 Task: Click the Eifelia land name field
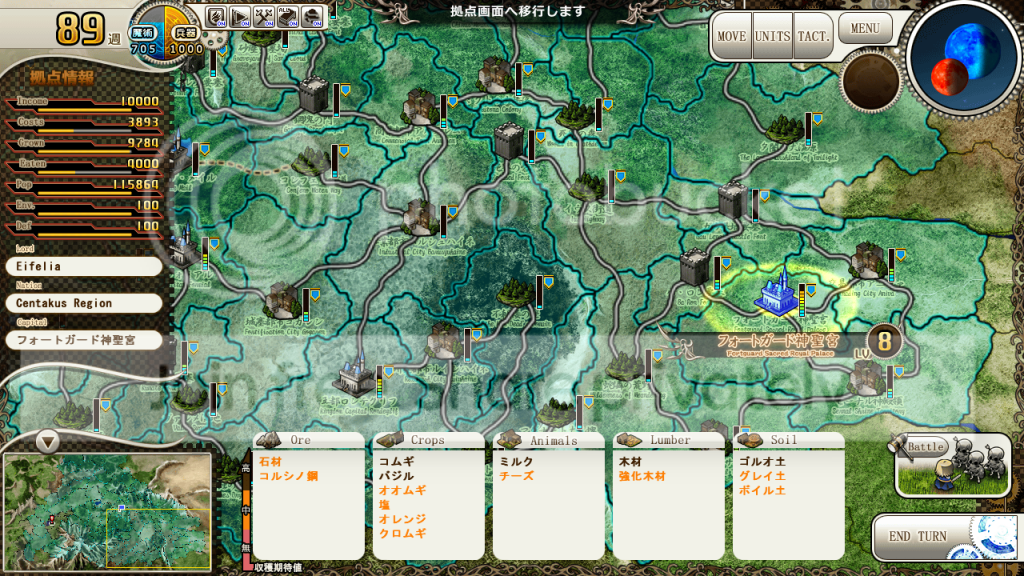[83, 267]
